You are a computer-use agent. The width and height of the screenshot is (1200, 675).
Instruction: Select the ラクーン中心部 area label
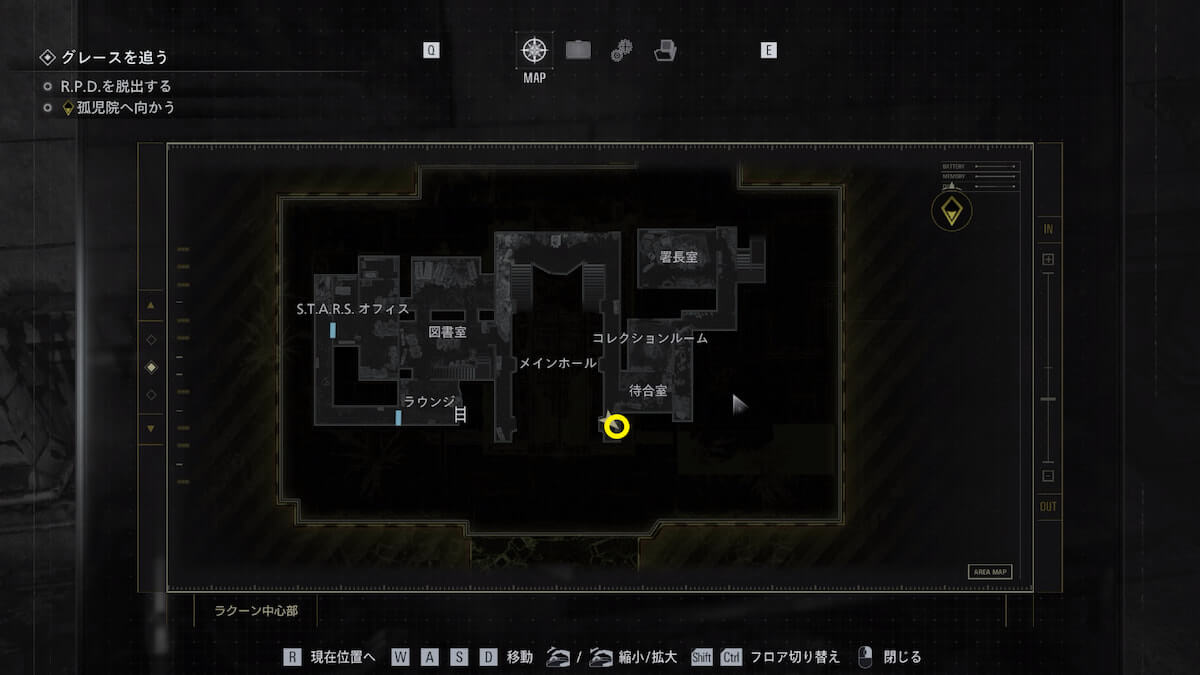[255, 610]
